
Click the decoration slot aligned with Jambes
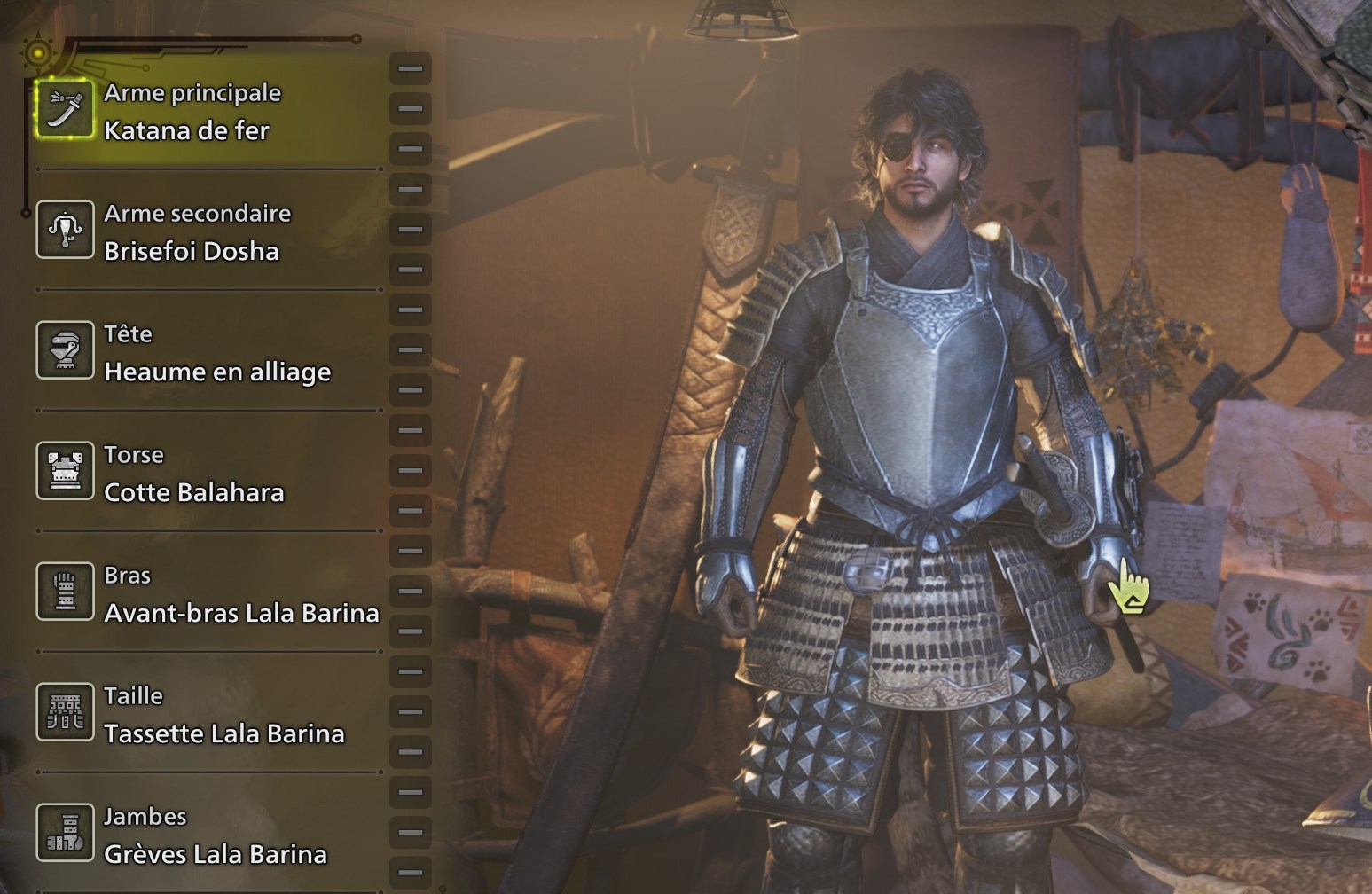409,833
